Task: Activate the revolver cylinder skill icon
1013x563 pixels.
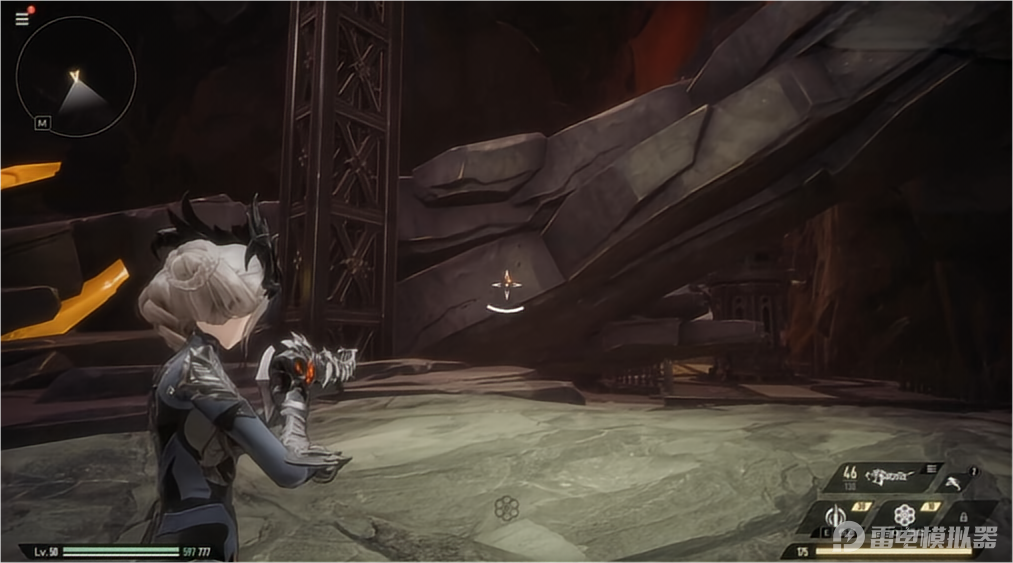Action: coord(905,516)
